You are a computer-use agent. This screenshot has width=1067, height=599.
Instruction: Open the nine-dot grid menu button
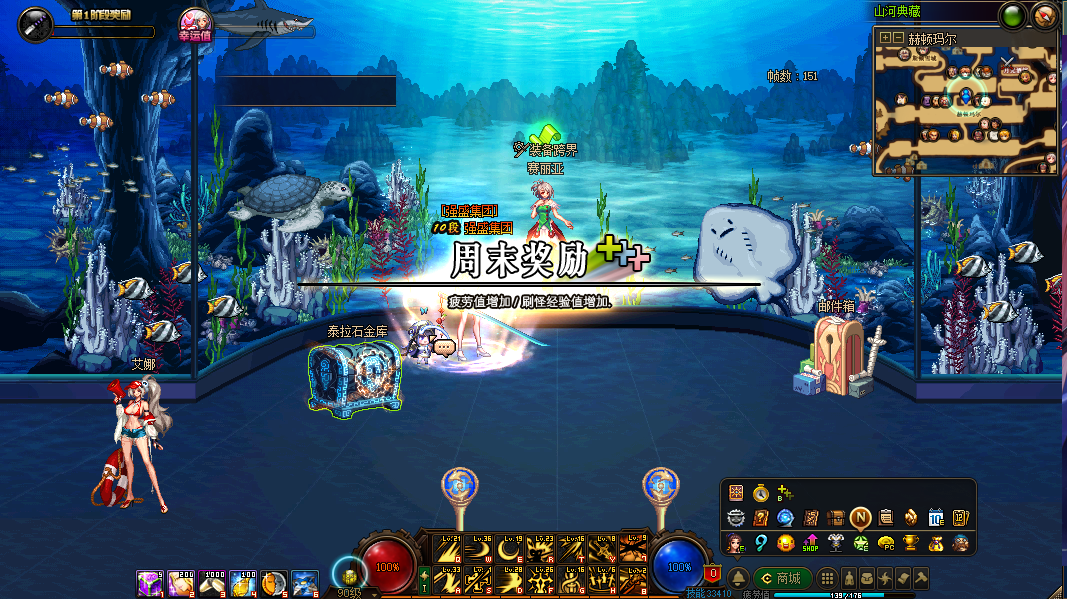827,578
